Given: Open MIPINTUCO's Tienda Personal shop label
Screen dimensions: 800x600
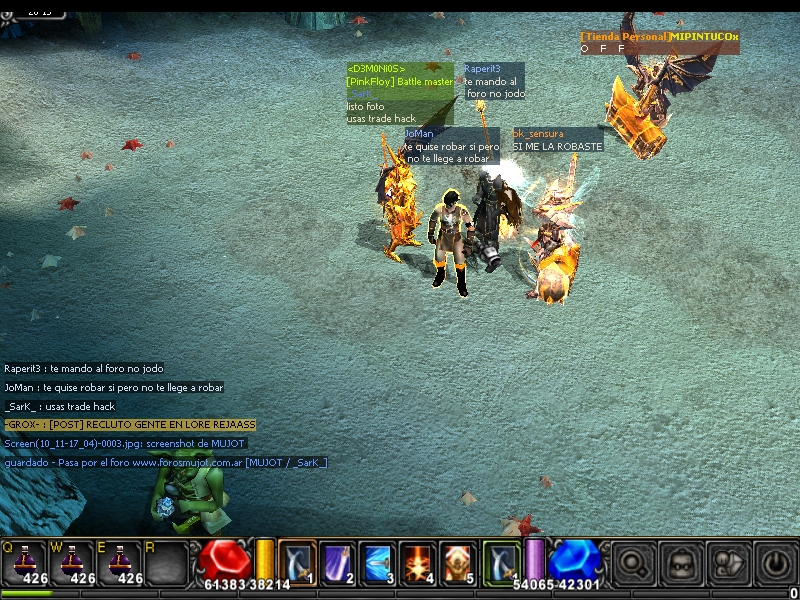Looking at the screenshot, I should coord(660,37).
